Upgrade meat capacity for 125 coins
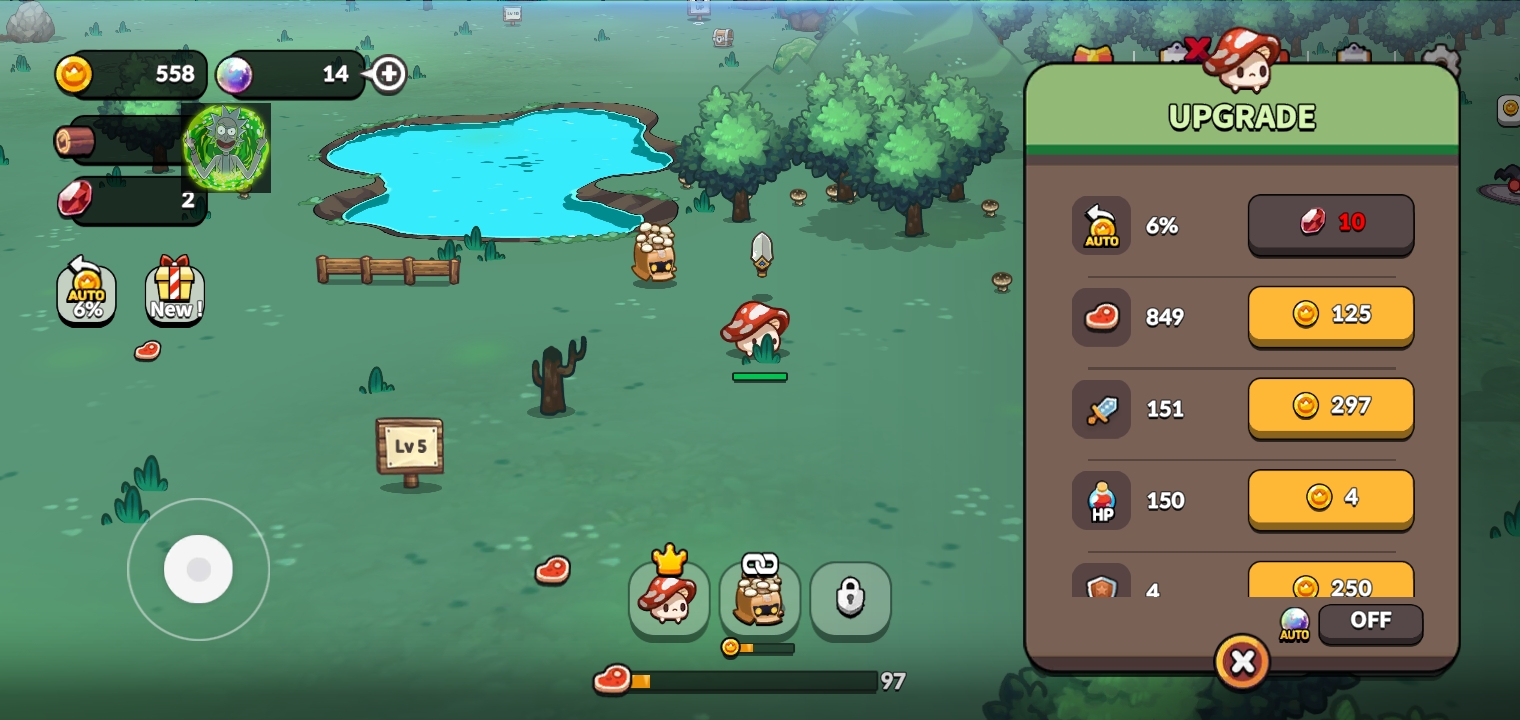The image size is (1520, 720). [1330, 315]
